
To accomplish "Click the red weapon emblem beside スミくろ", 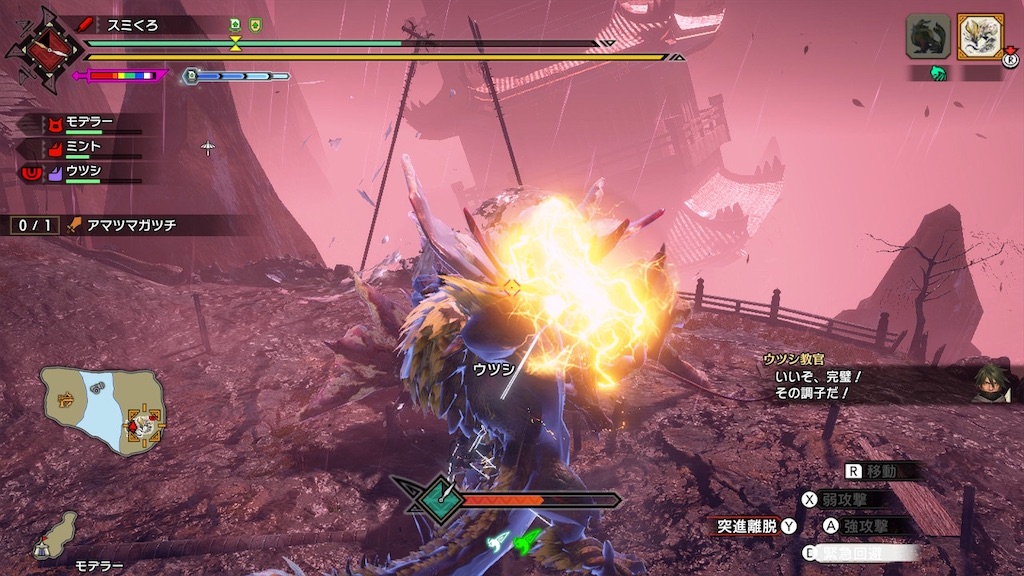I will [x=42, y=48].
